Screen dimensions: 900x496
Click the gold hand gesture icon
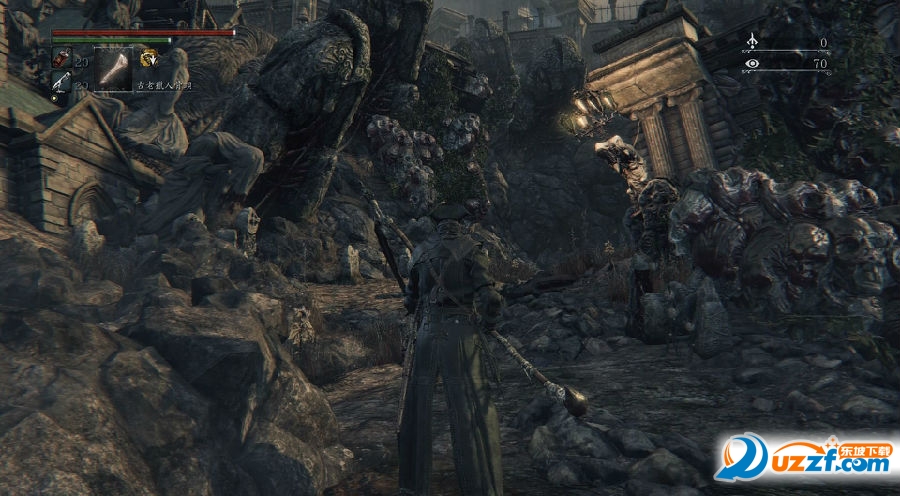(149, 58)
